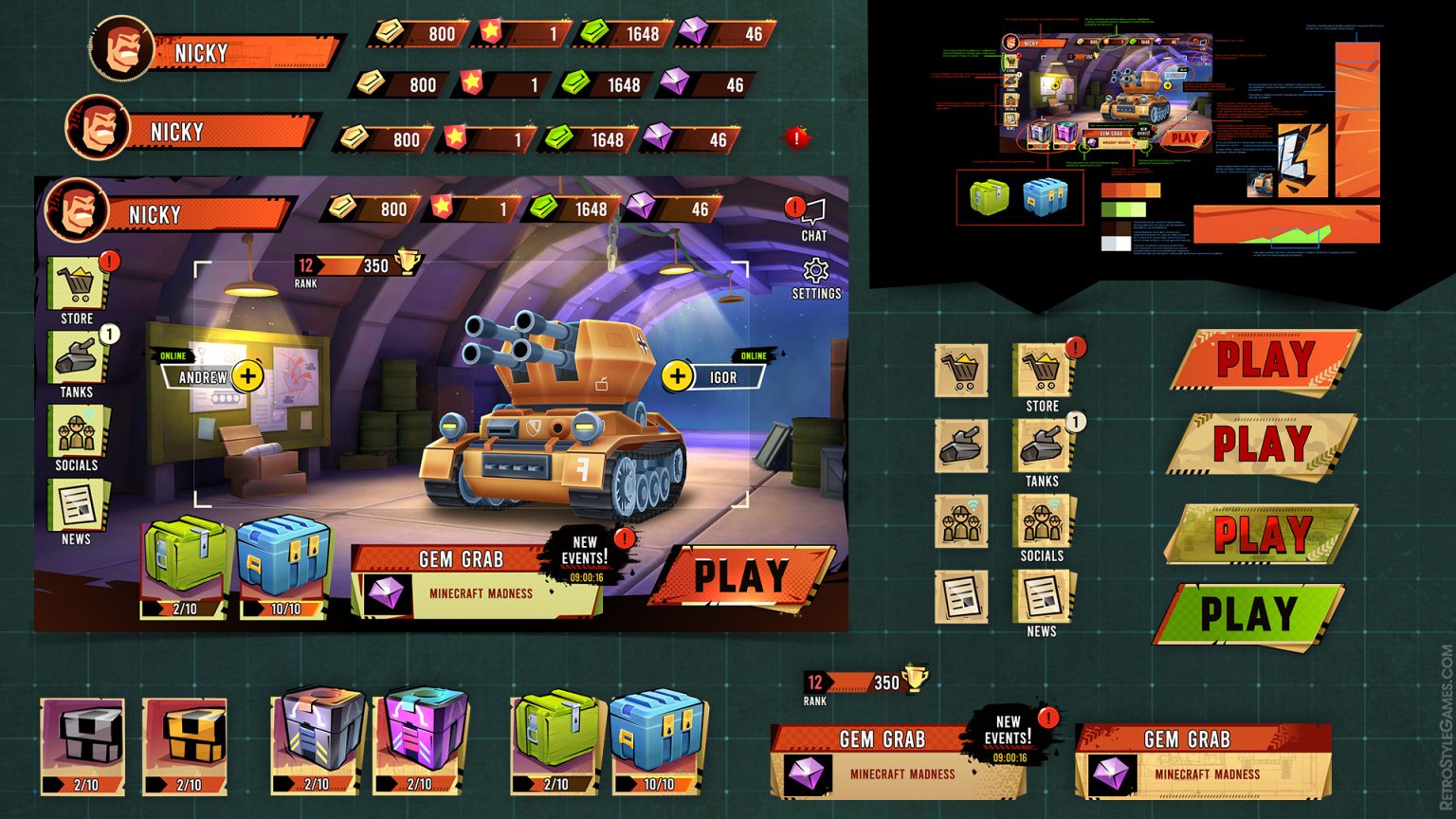This screenshot has width=1456, height=819.
Task: Select the purple gem currency icon
Action: [639, 205]
